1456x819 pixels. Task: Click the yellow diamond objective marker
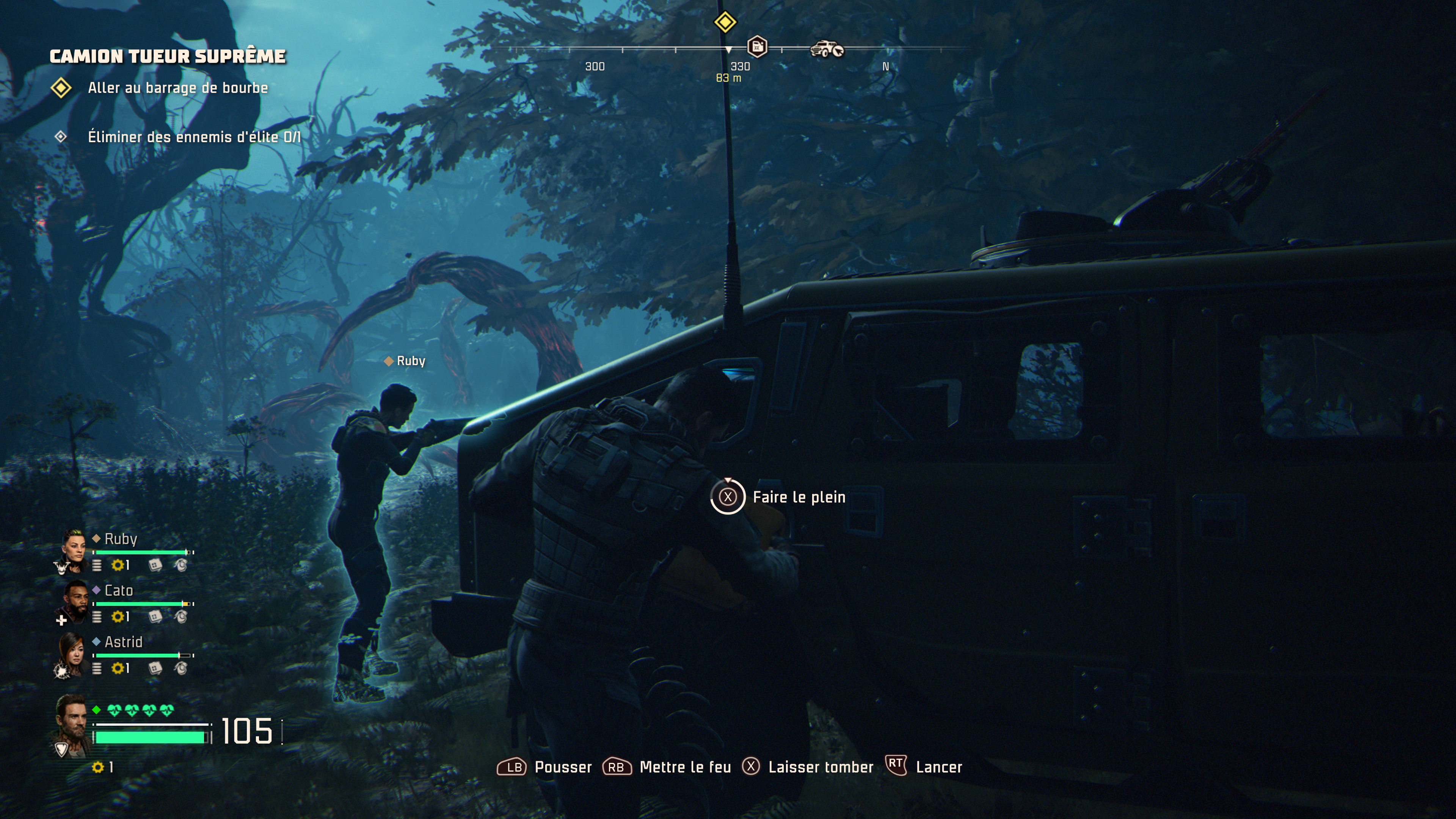[725, 22]
